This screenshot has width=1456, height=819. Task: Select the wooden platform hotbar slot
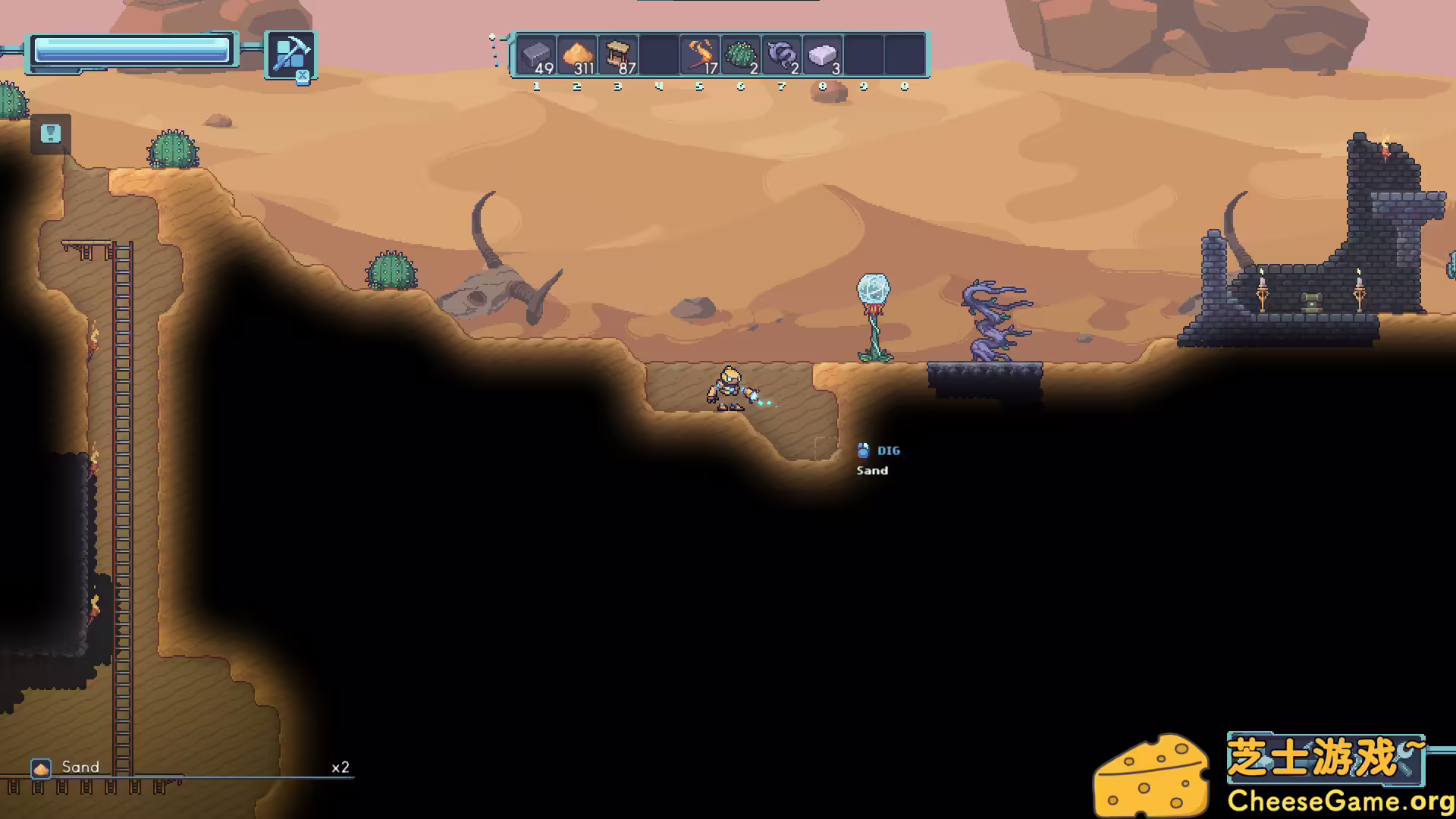(618, 55)
